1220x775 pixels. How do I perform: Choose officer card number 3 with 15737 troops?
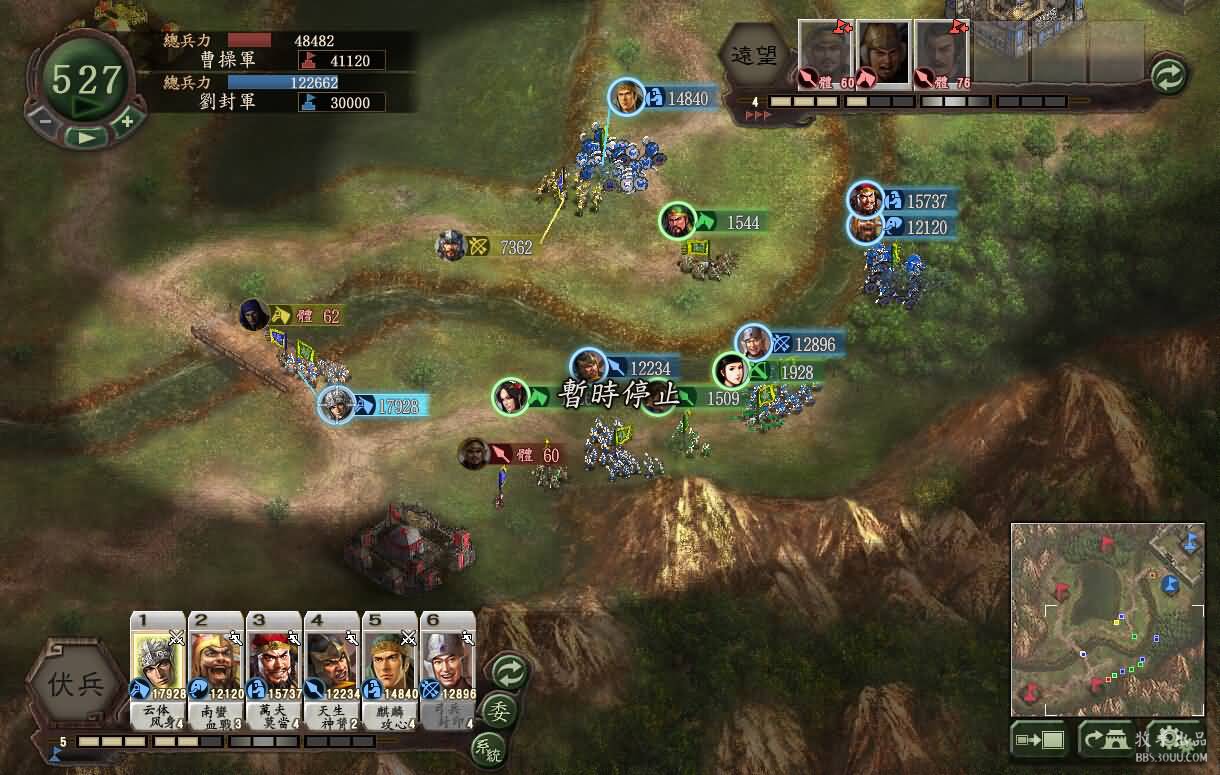274,665
